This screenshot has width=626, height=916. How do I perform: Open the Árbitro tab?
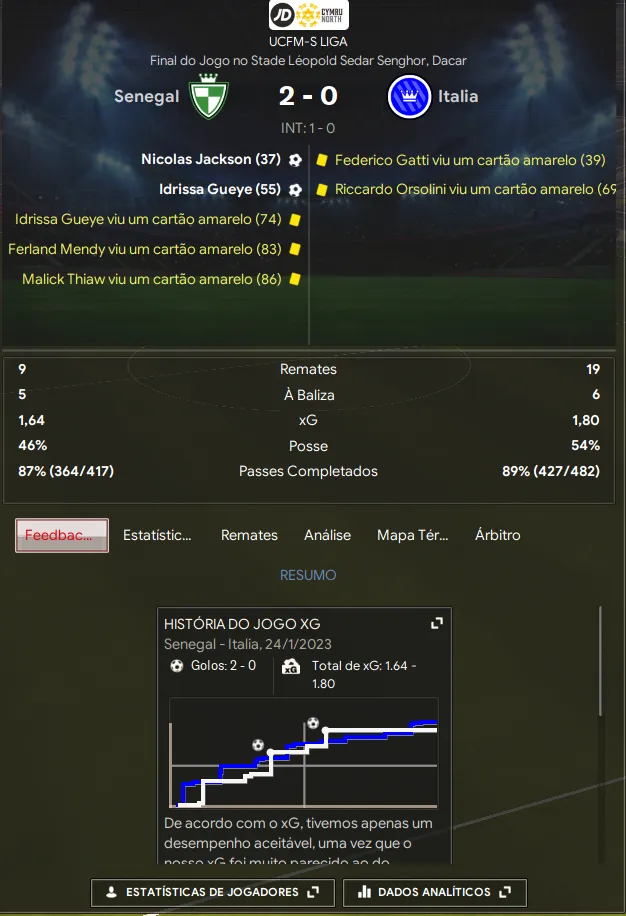tap(498, 535)
